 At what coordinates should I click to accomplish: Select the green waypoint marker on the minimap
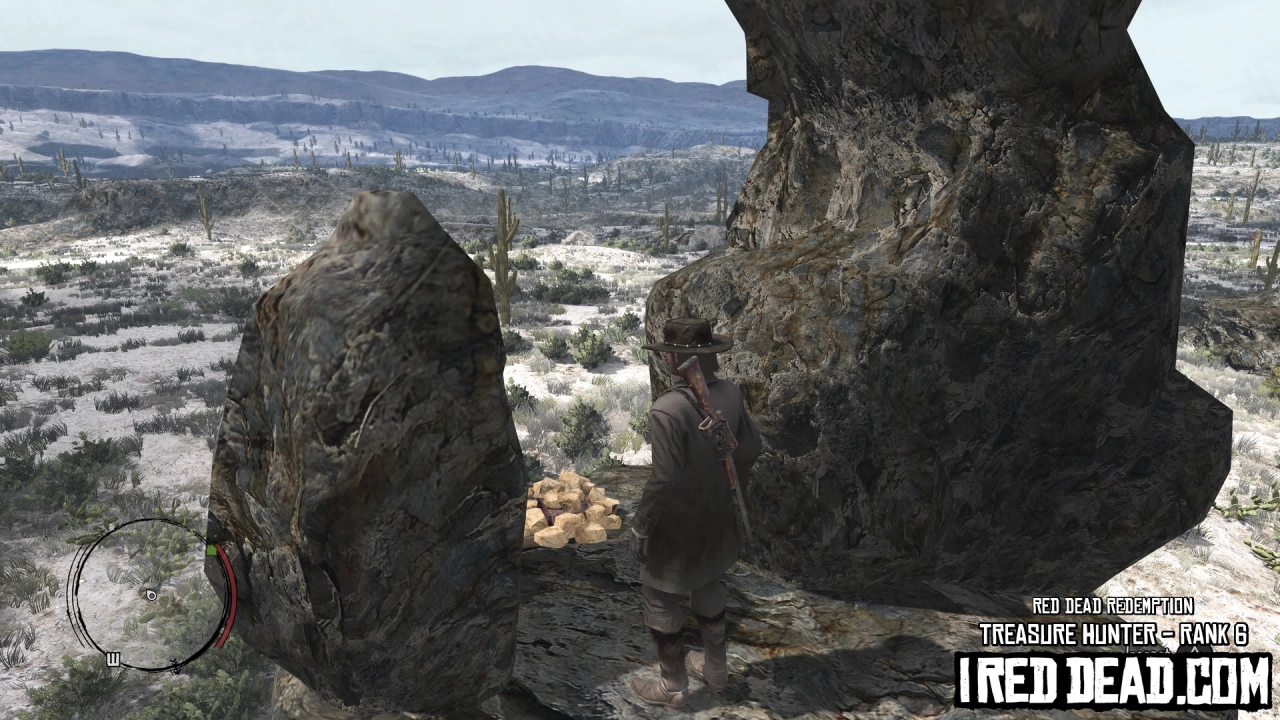click(213, 550)
